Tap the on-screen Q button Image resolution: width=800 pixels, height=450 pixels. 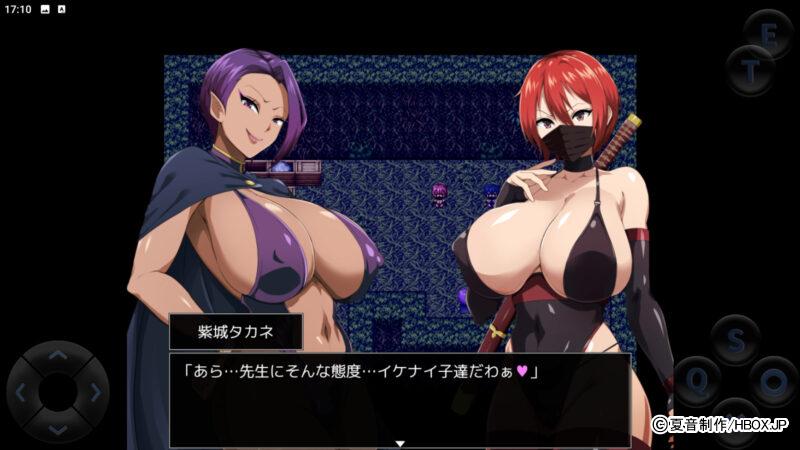[696, 380]
